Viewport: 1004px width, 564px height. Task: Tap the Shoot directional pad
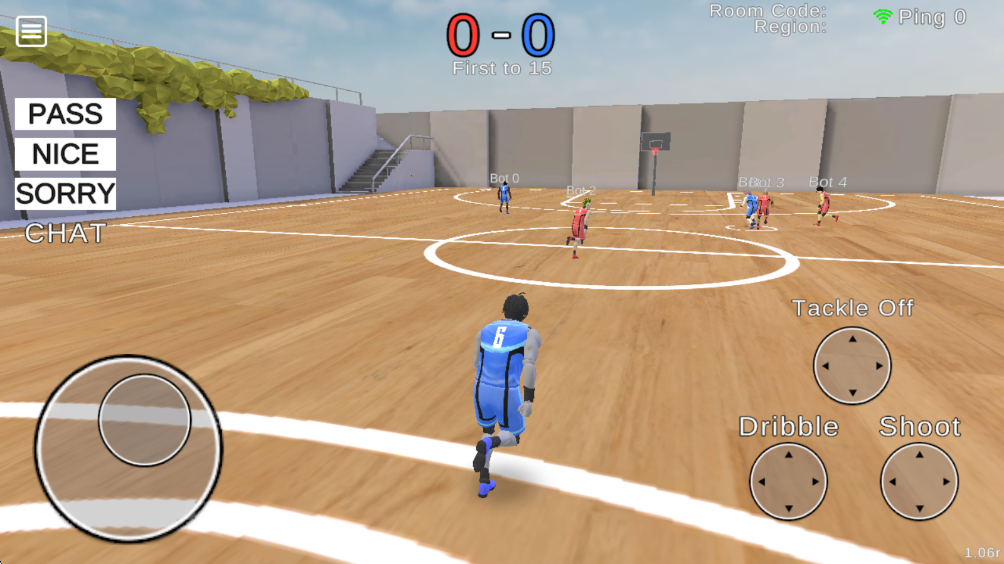(919, 481)
